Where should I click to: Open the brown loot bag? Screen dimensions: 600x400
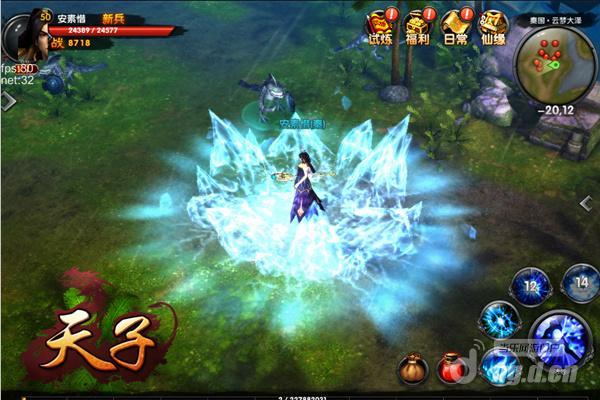click(412, 369)
